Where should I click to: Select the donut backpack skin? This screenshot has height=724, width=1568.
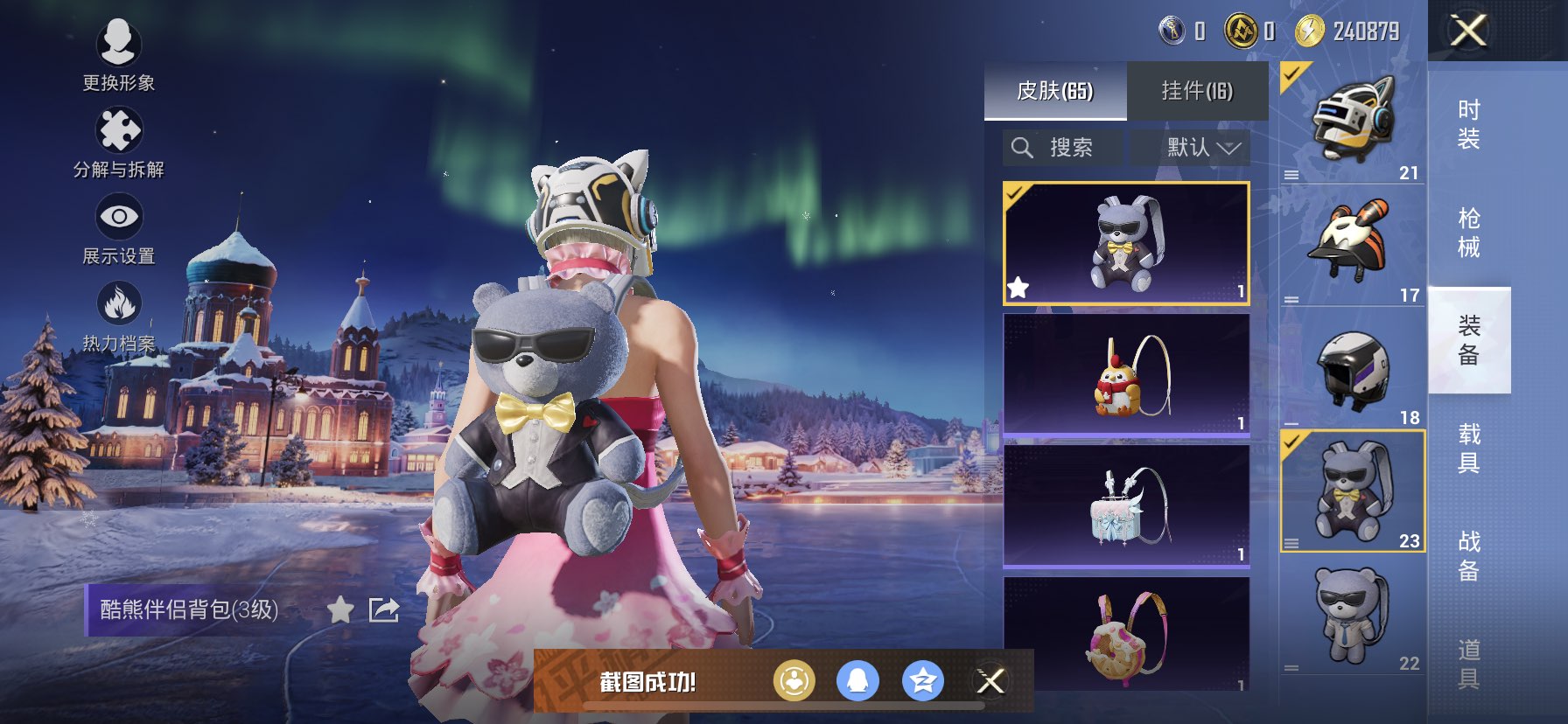point(1126,635)
